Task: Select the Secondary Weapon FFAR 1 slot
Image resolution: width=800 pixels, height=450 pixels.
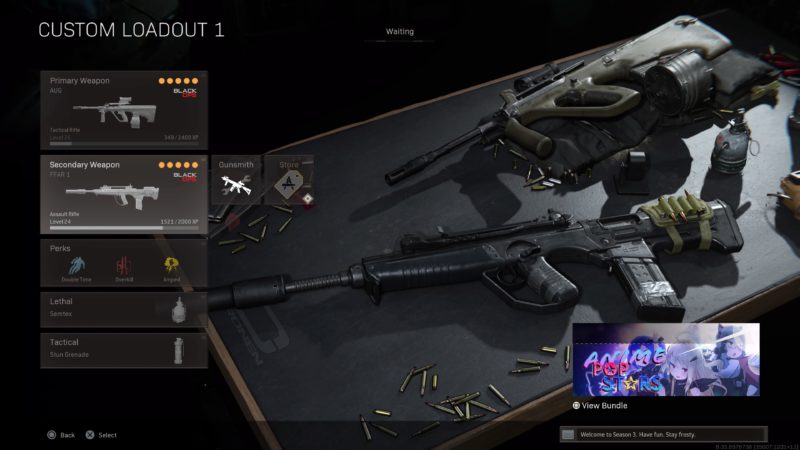Action: [x=124, y=194]
